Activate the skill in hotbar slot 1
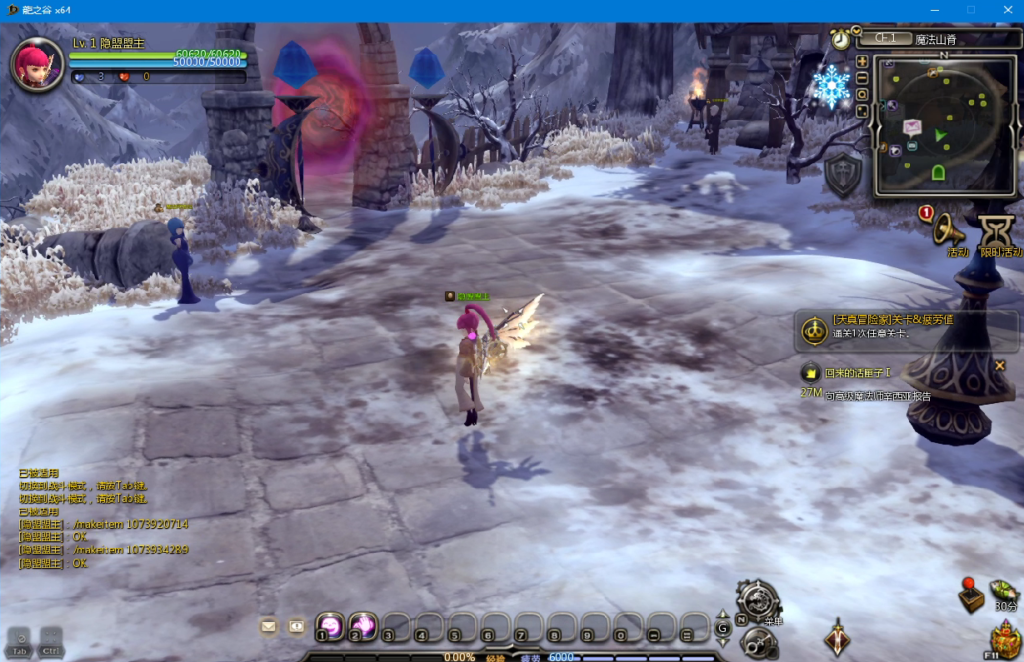This screenshot has height=662, width=1024. 330,626
